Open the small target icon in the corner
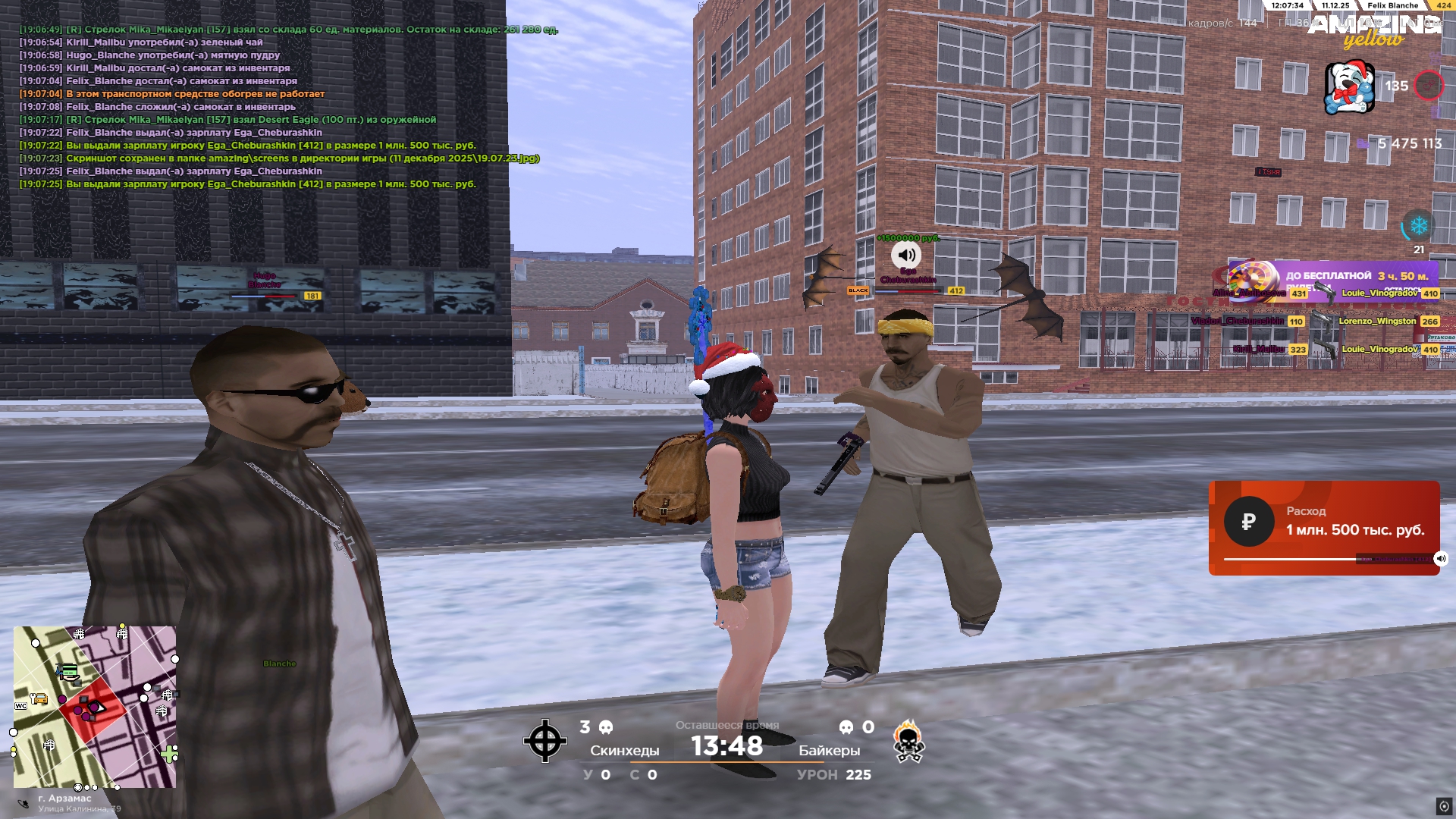Screen dimensions: 1456x819 tap(1444, 806)
